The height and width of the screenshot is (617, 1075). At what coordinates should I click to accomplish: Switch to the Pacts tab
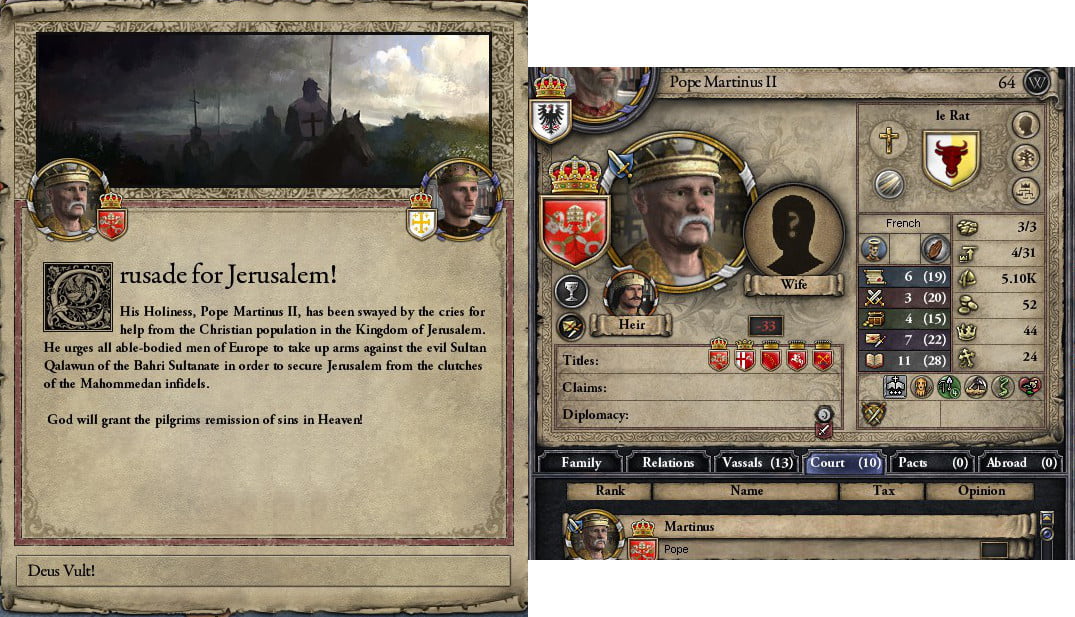click(932, 462)
